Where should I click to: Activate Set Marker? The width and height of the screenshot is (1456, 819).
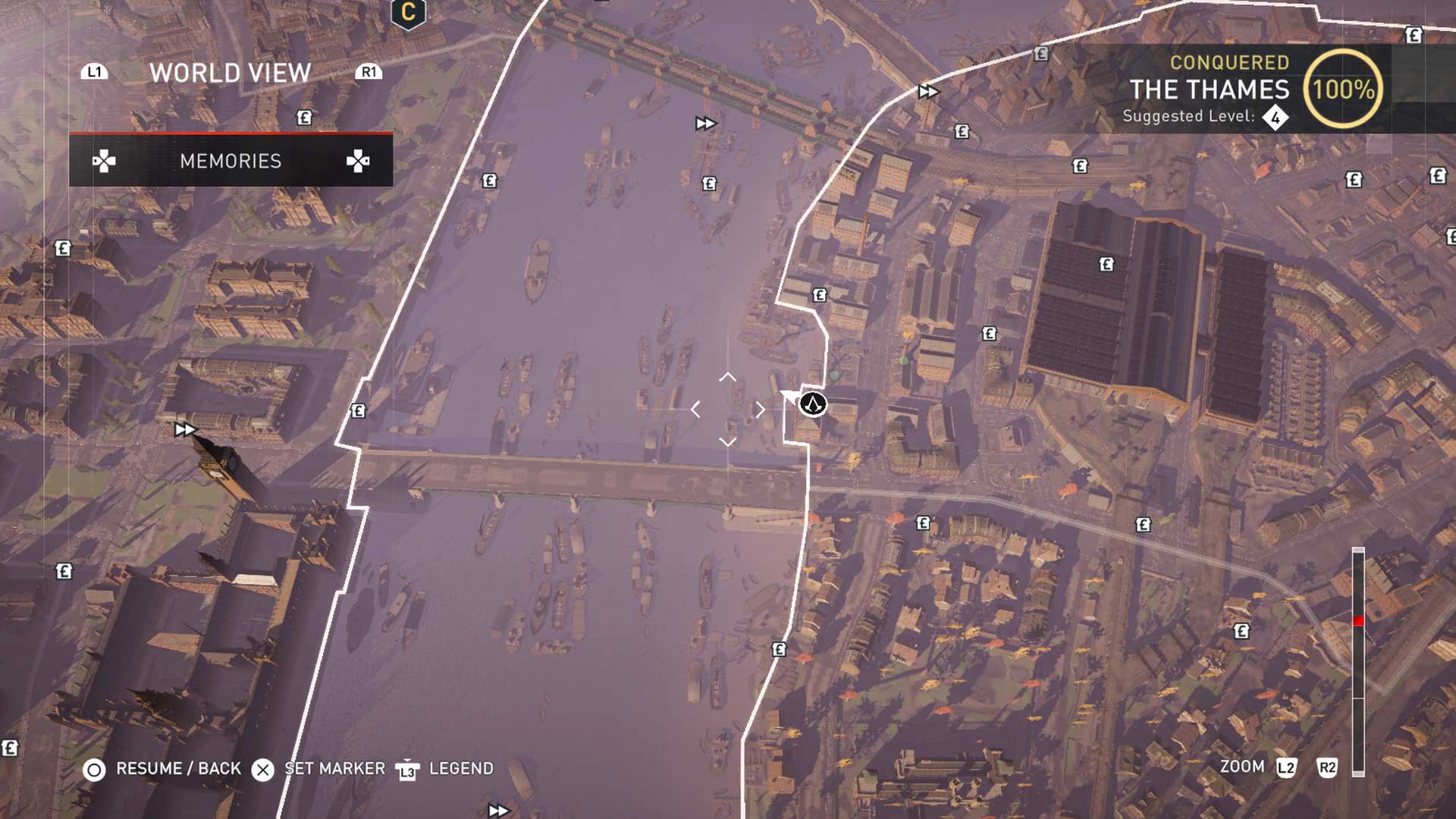point(262,768)
